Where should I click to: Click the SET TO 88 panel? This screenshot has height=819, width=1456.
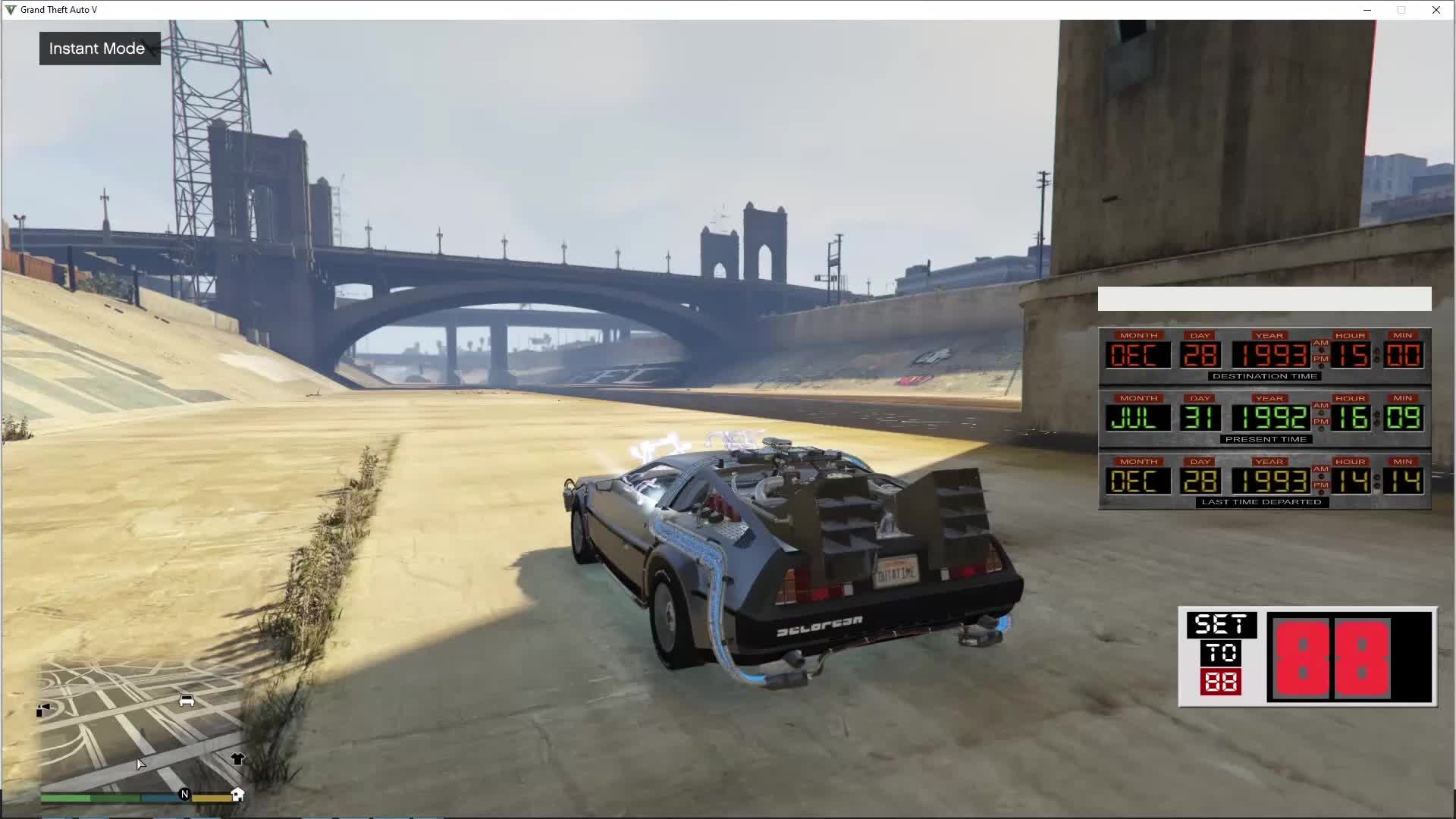1222,654
